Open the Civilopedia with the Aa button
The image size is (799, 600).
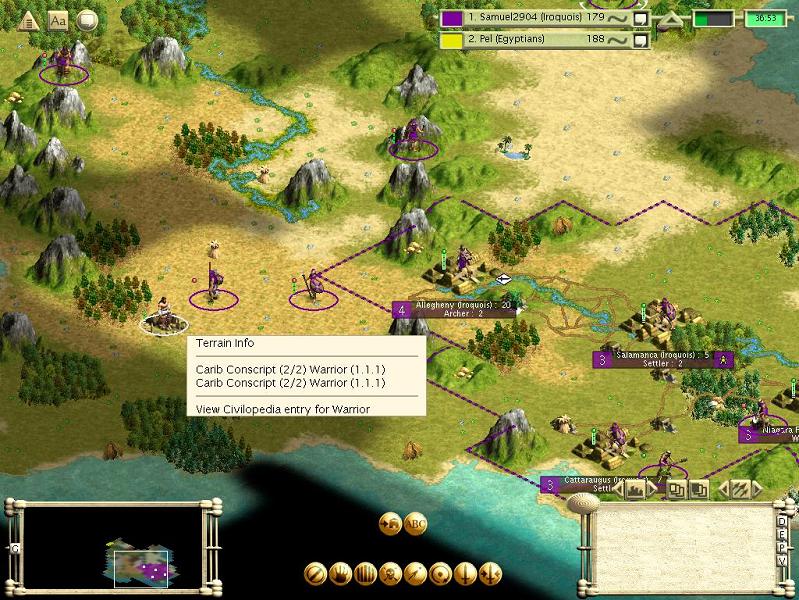[58, 19]
